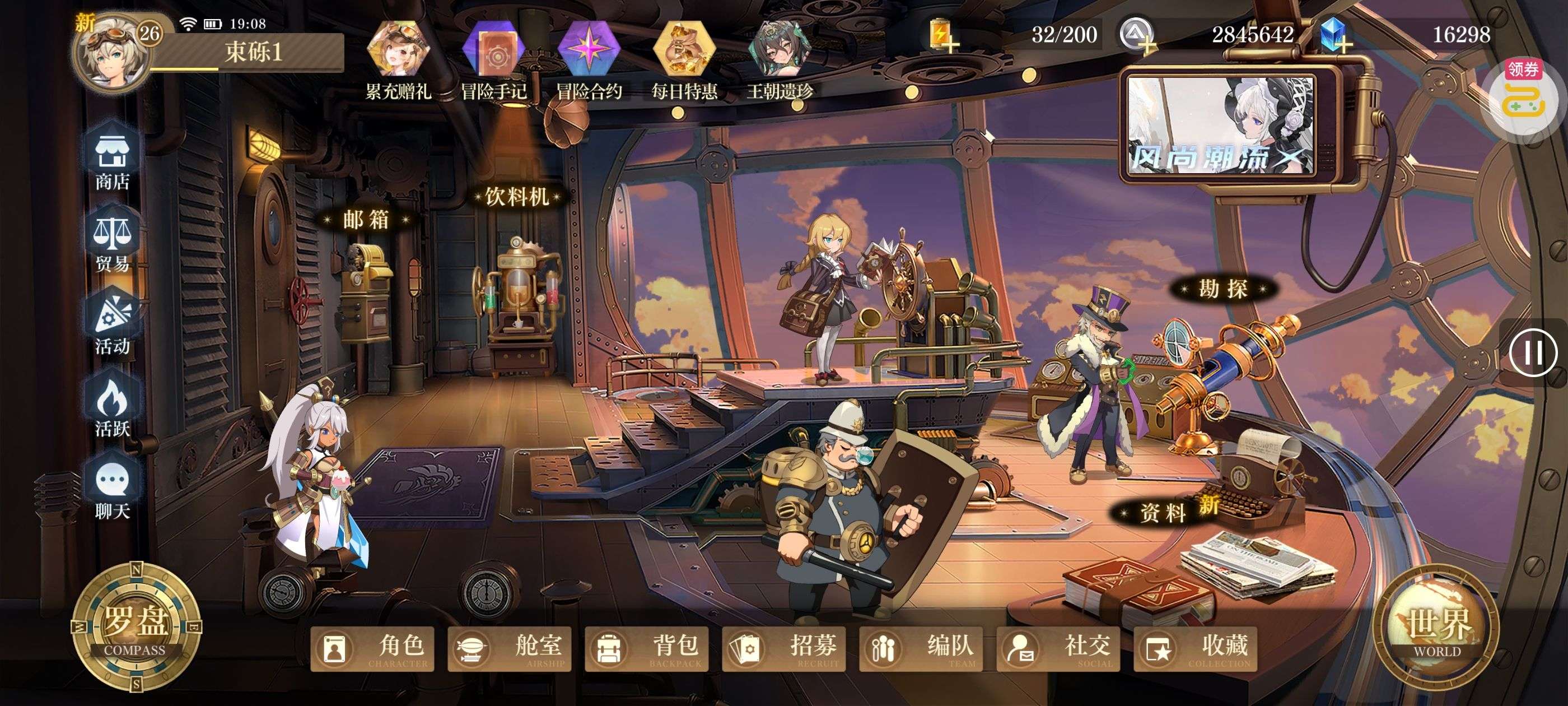Open the 社交 Social menu
Image resolution: width=1568 pixels, height=706 pixels.
coord(1058,649)
